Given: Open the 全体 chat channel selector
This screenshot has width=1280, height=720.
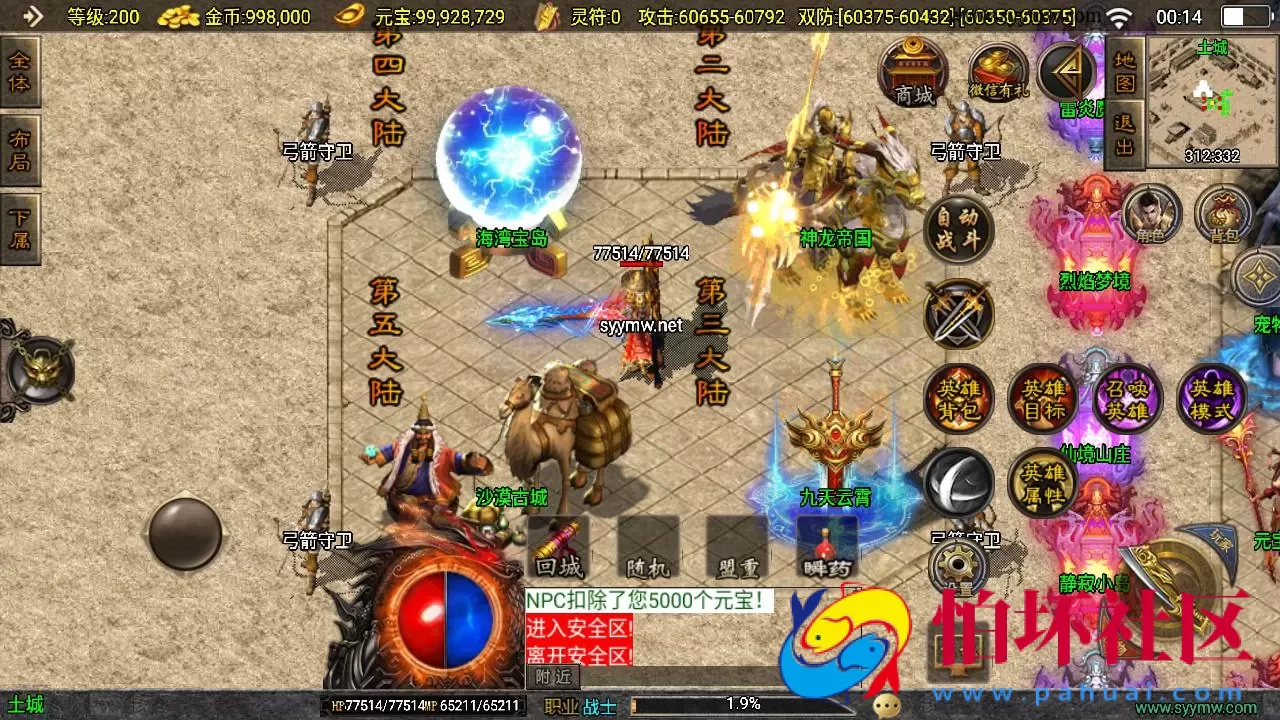Looking at the screenshot, I should tap(18, 72).
